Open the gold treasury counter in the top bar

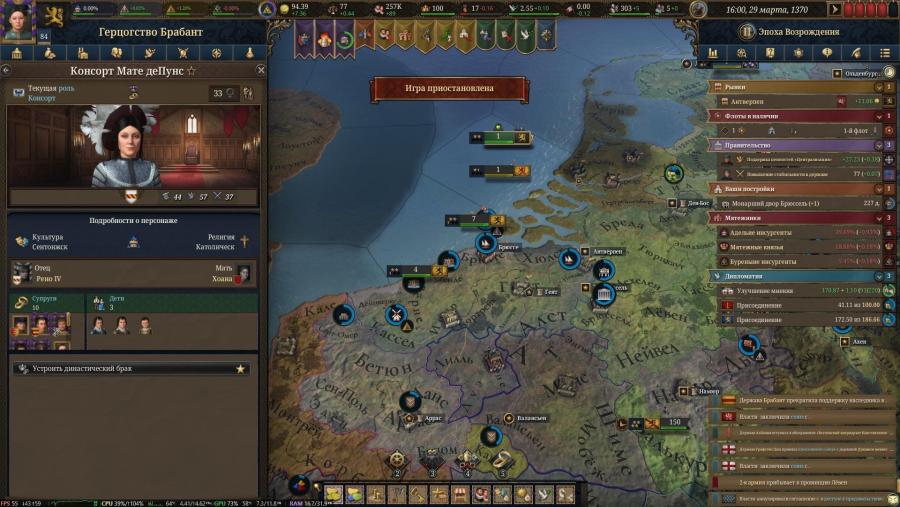(x=294, y=9)
